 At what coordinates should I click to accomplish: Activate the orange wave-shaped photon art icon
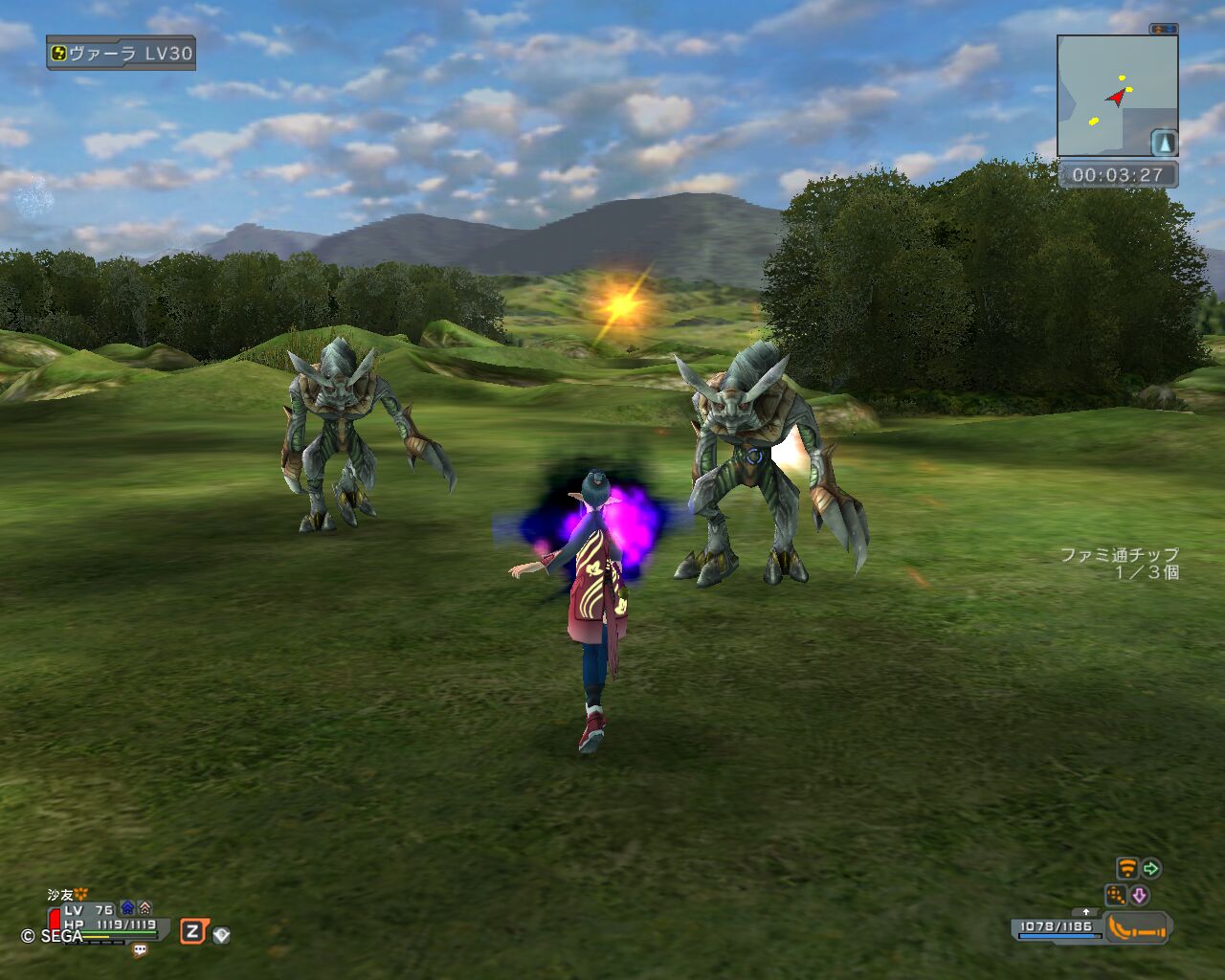tap(1127, 869)
